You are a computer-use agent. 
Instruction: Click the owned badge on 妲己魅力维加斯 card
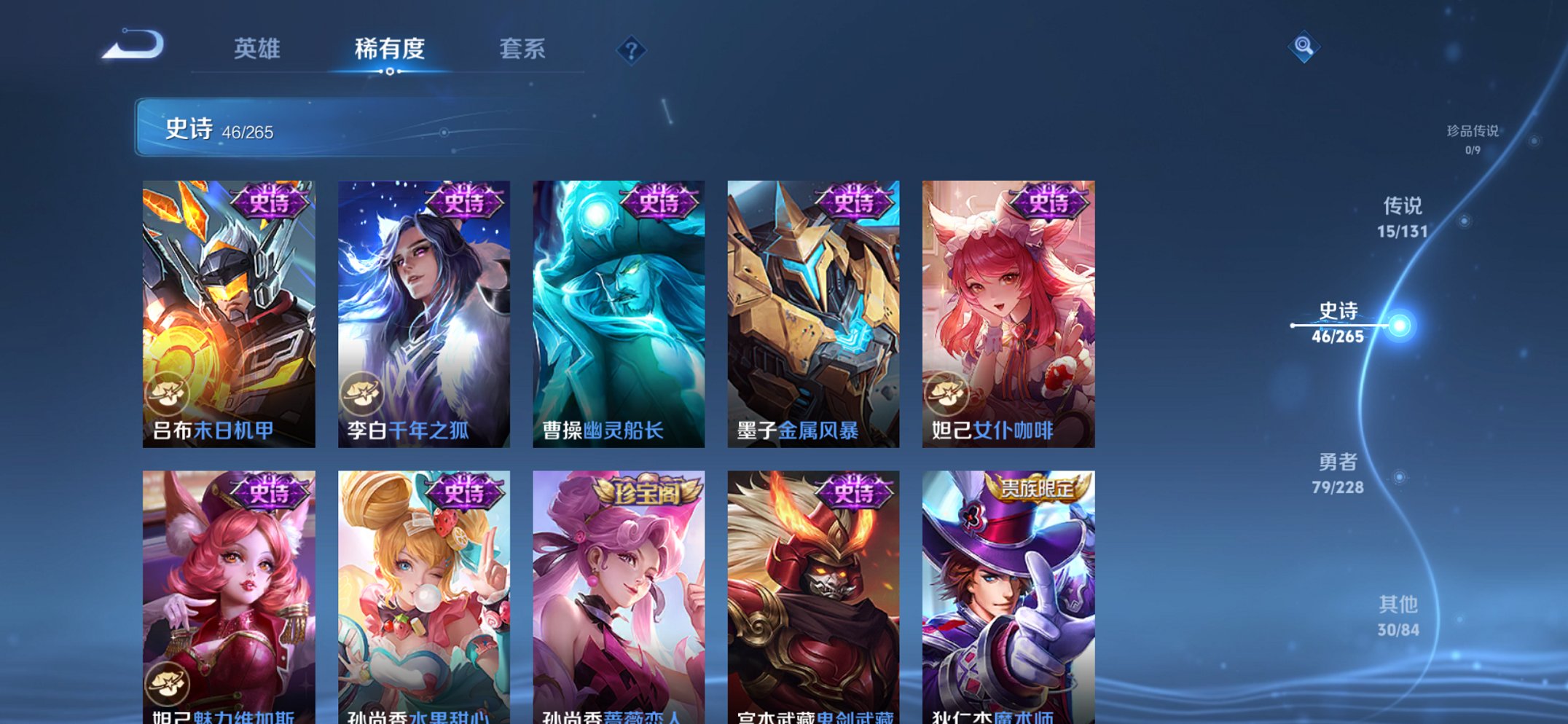tap(169, 682)
